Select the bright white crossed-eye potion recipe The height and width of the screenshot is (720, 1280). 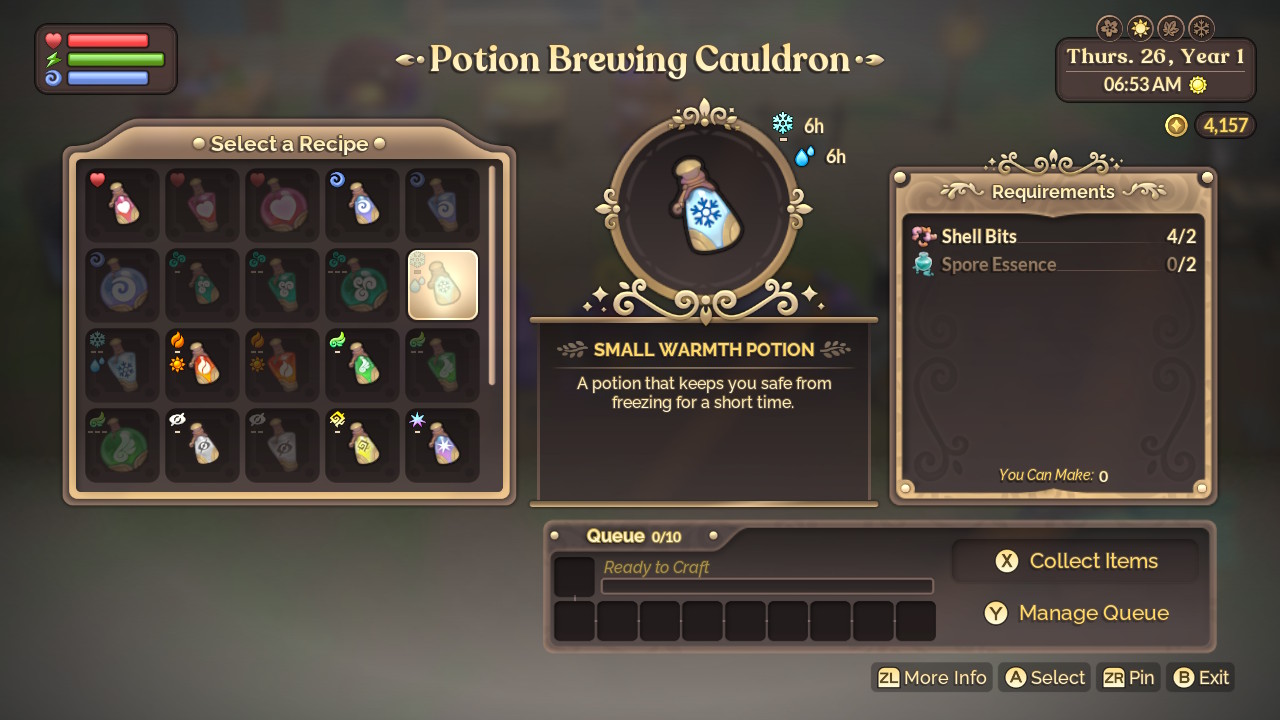coord(202,445)
